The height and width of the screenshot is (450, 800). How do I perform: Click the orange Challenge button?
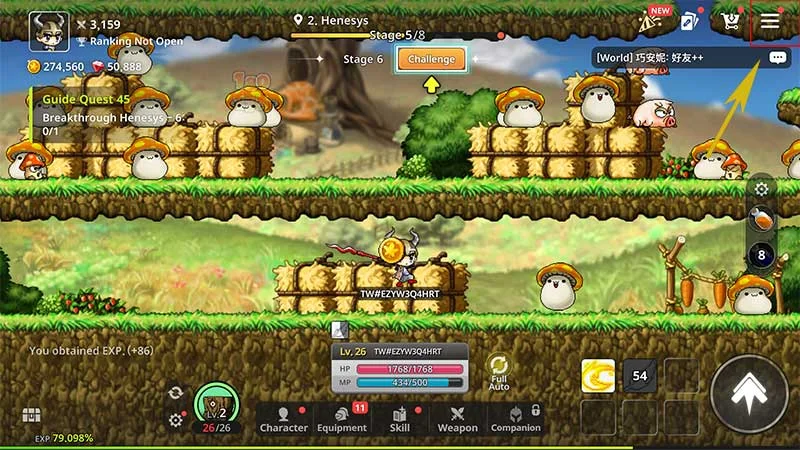coord(431,59)
